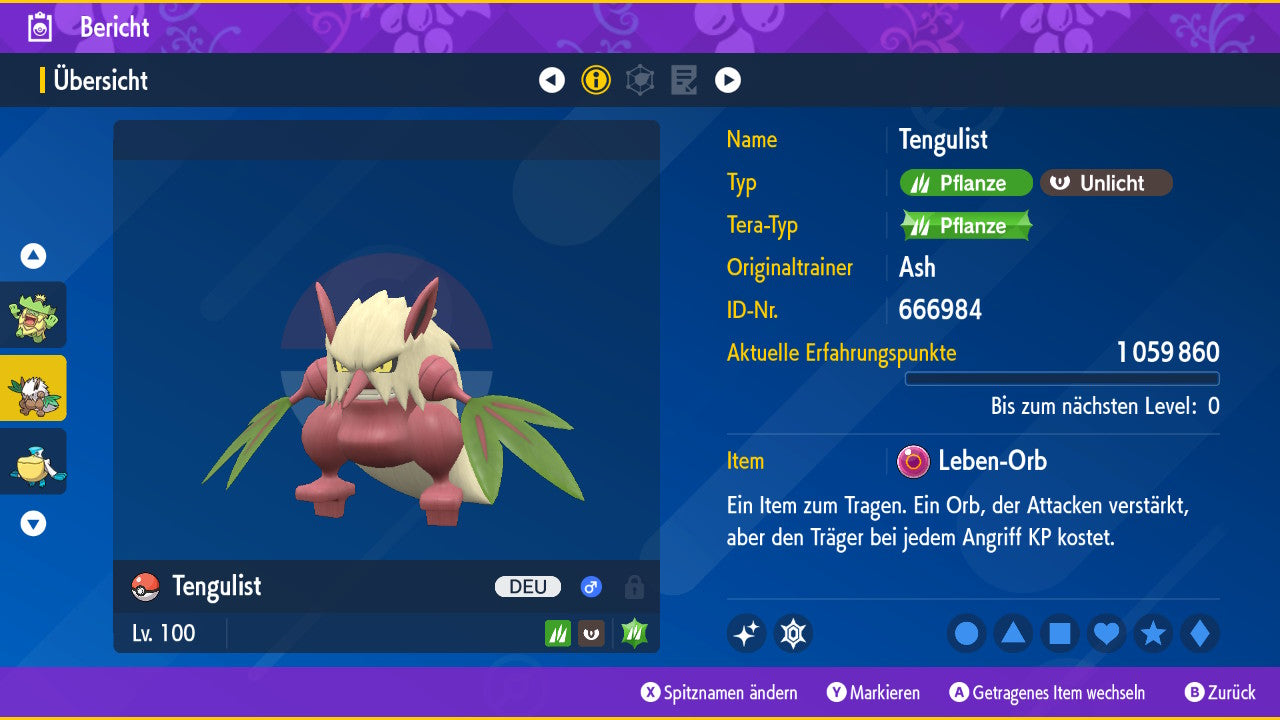This screenshot has width=1280, height=720.
Task: Show the previous party Pokémon with up arrow
Action: pyautogui.click(x=33, y=256)
